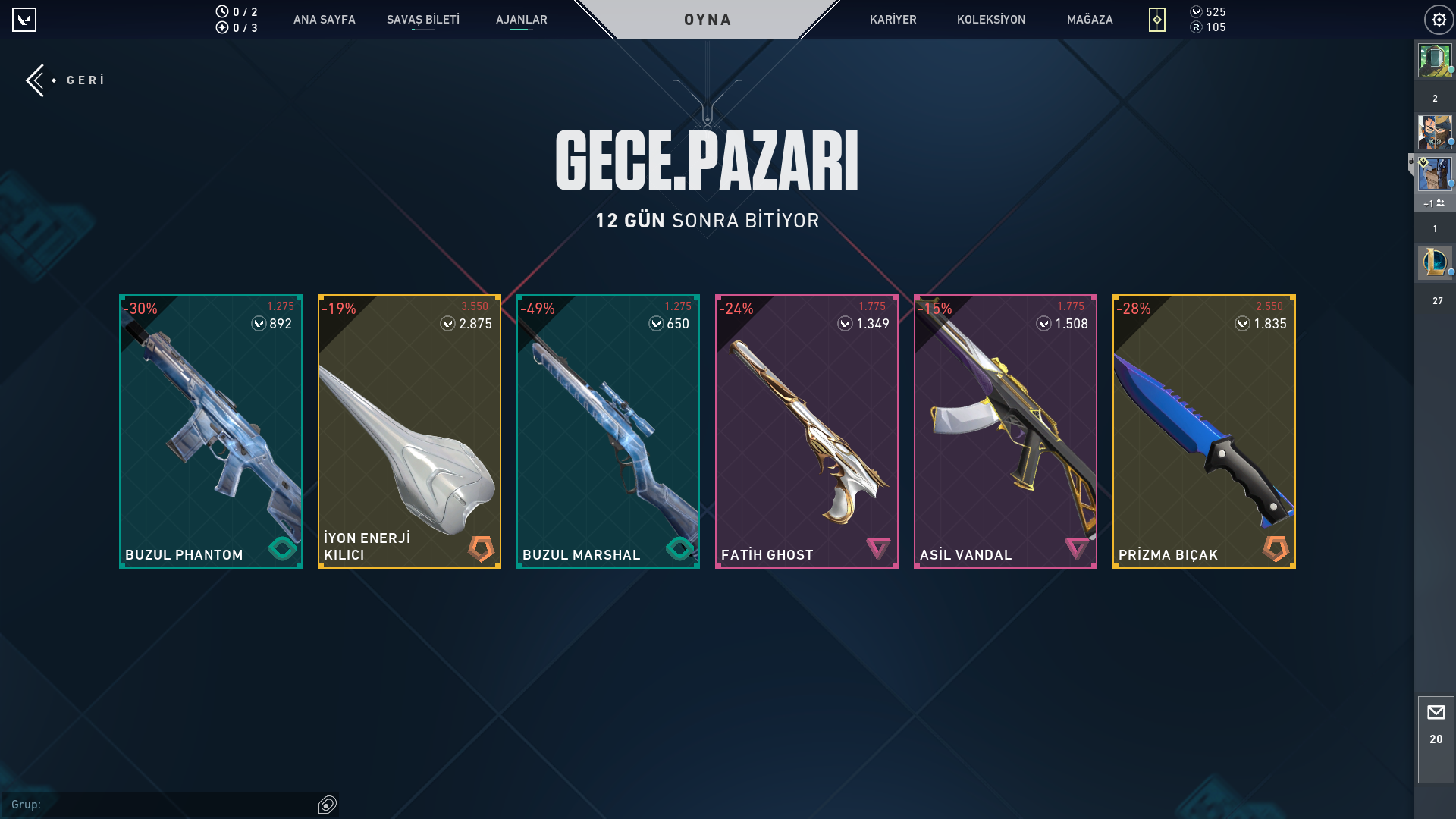Image resolution: width=1456 pixels, height=819 pixels.
Task: Pick the Fatih Ghost skin card
Action: click(807, 431)
